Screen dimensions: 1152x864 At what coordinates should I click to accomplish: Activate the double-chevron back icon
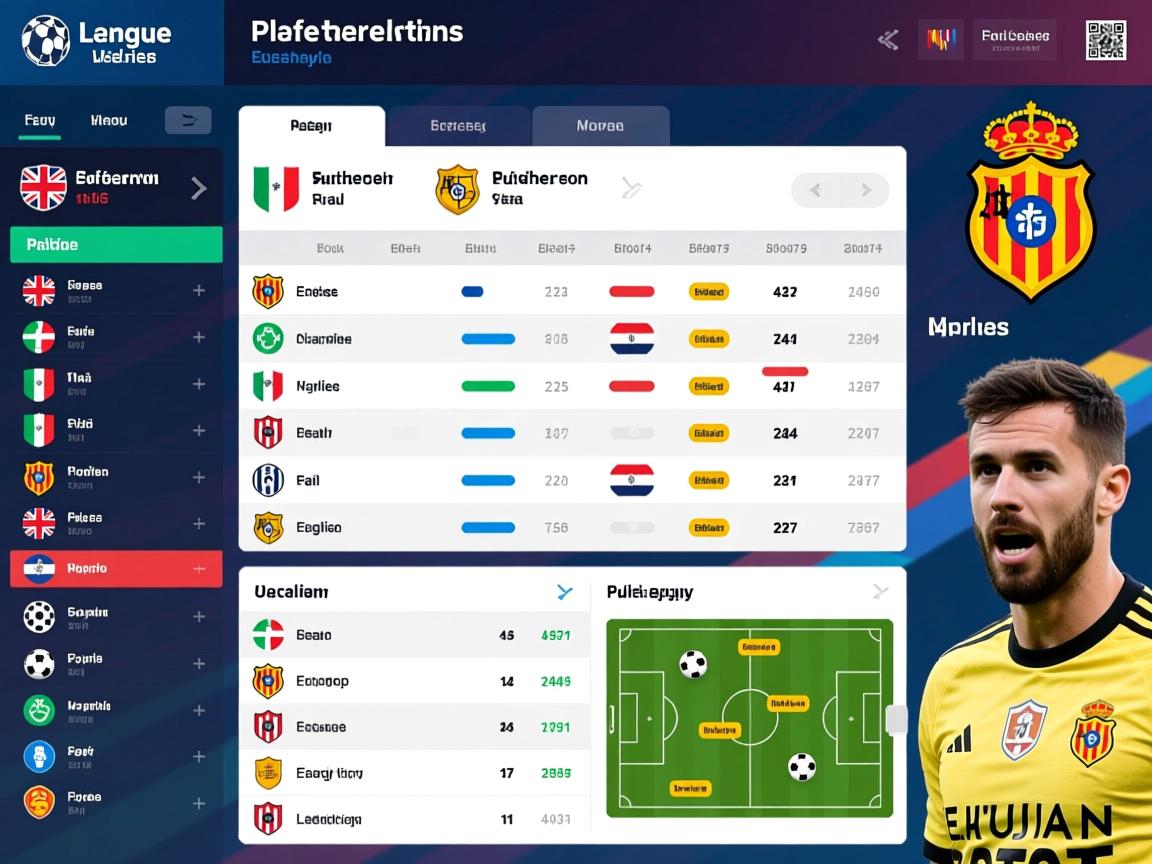(887, 40)
